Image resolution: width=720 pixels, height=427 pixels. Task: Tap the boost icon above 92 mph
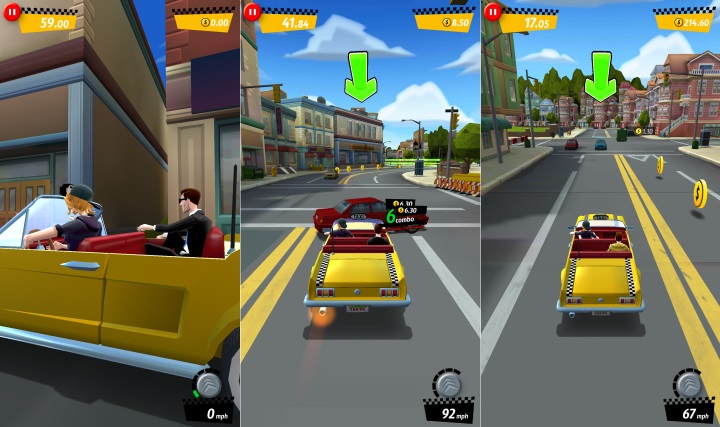tap(447, 384)
